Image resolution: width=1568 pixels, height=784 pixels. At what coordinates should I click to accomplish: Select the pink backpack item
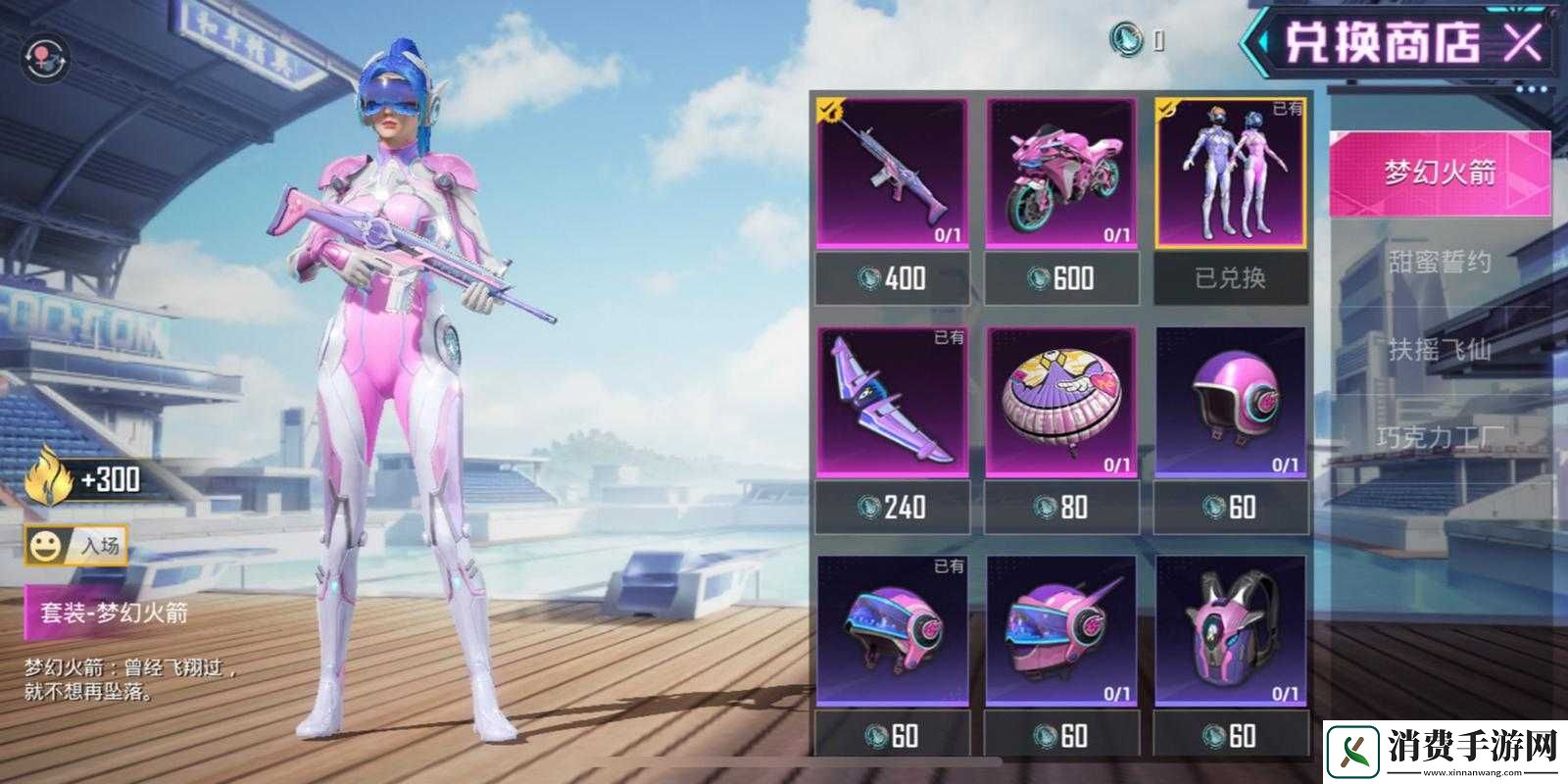(x=1231, y=632)
